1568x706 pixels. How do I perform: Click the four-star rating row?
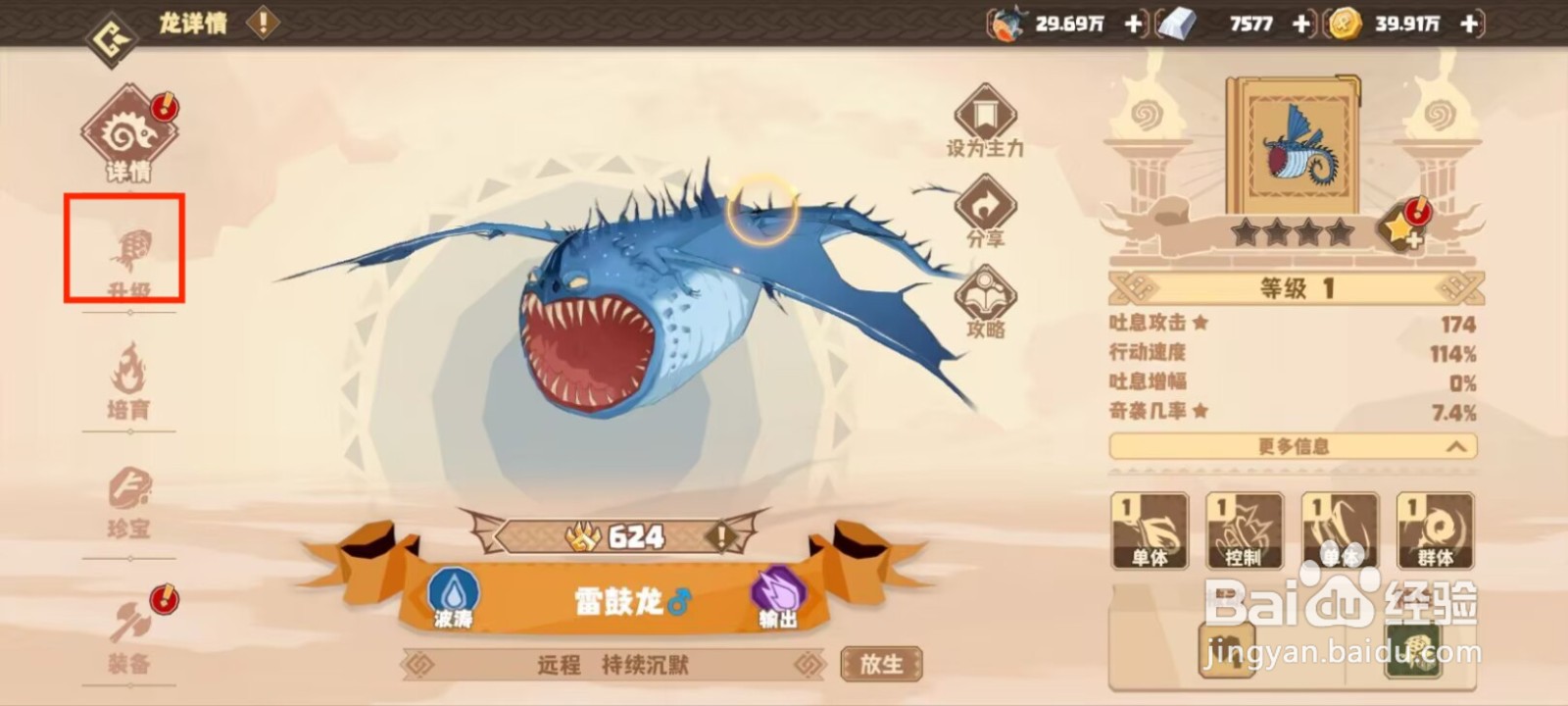(1294, 234)
